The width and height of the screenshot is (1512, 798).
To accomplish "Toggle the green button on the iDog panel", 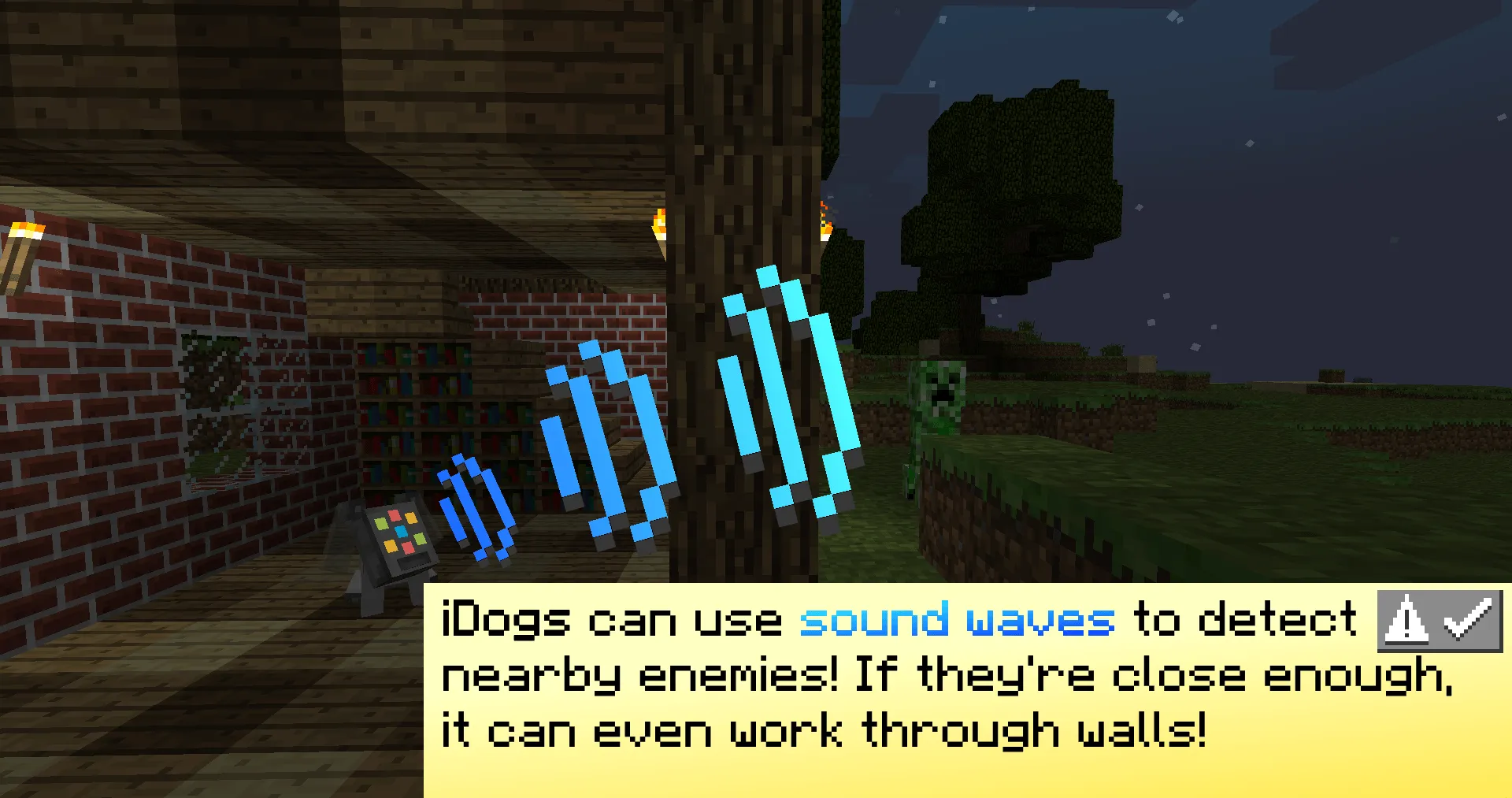I will click(381, 523).
